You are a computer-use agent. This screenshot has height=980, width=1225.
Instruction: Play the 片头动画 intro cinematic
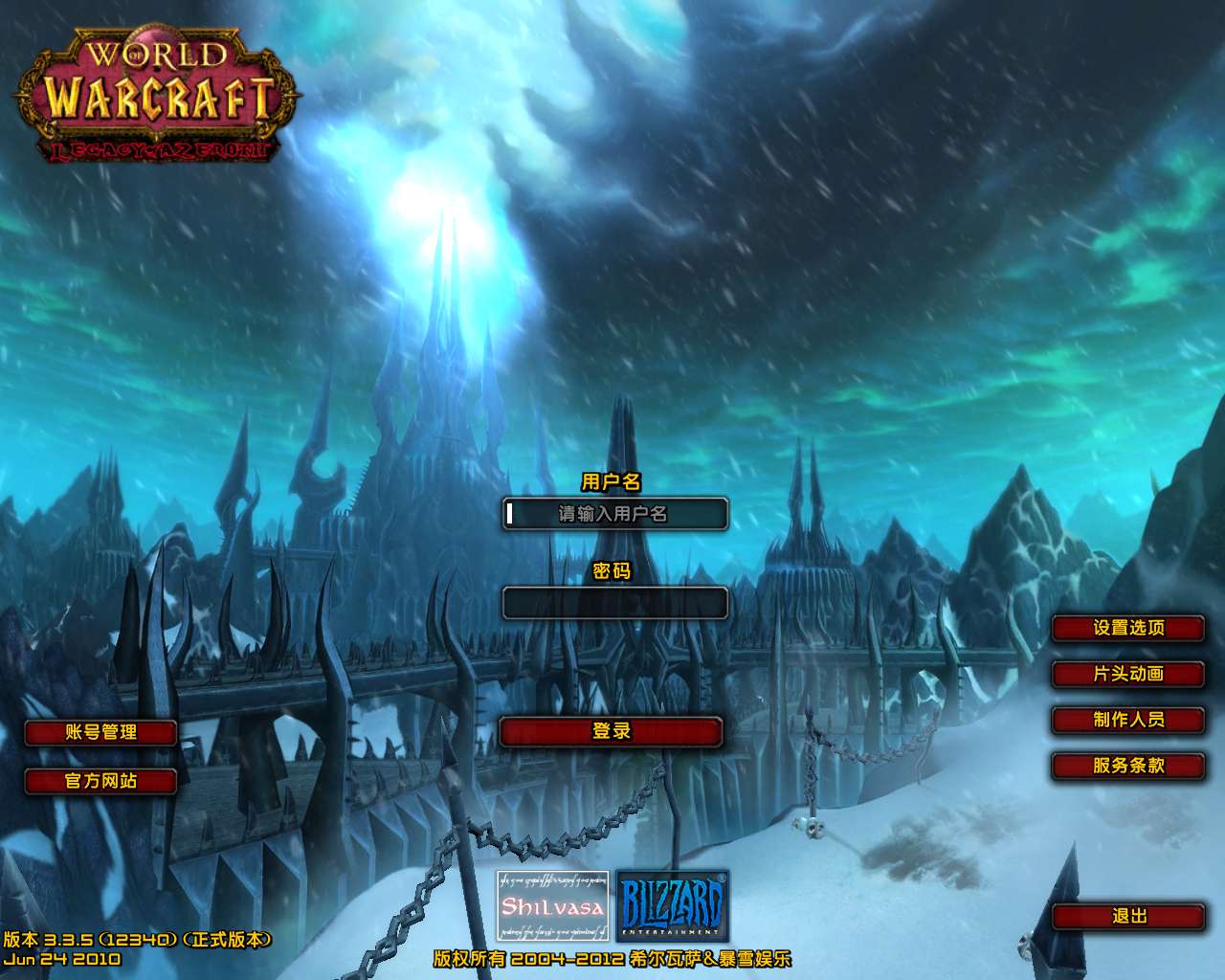[1128, 675]
